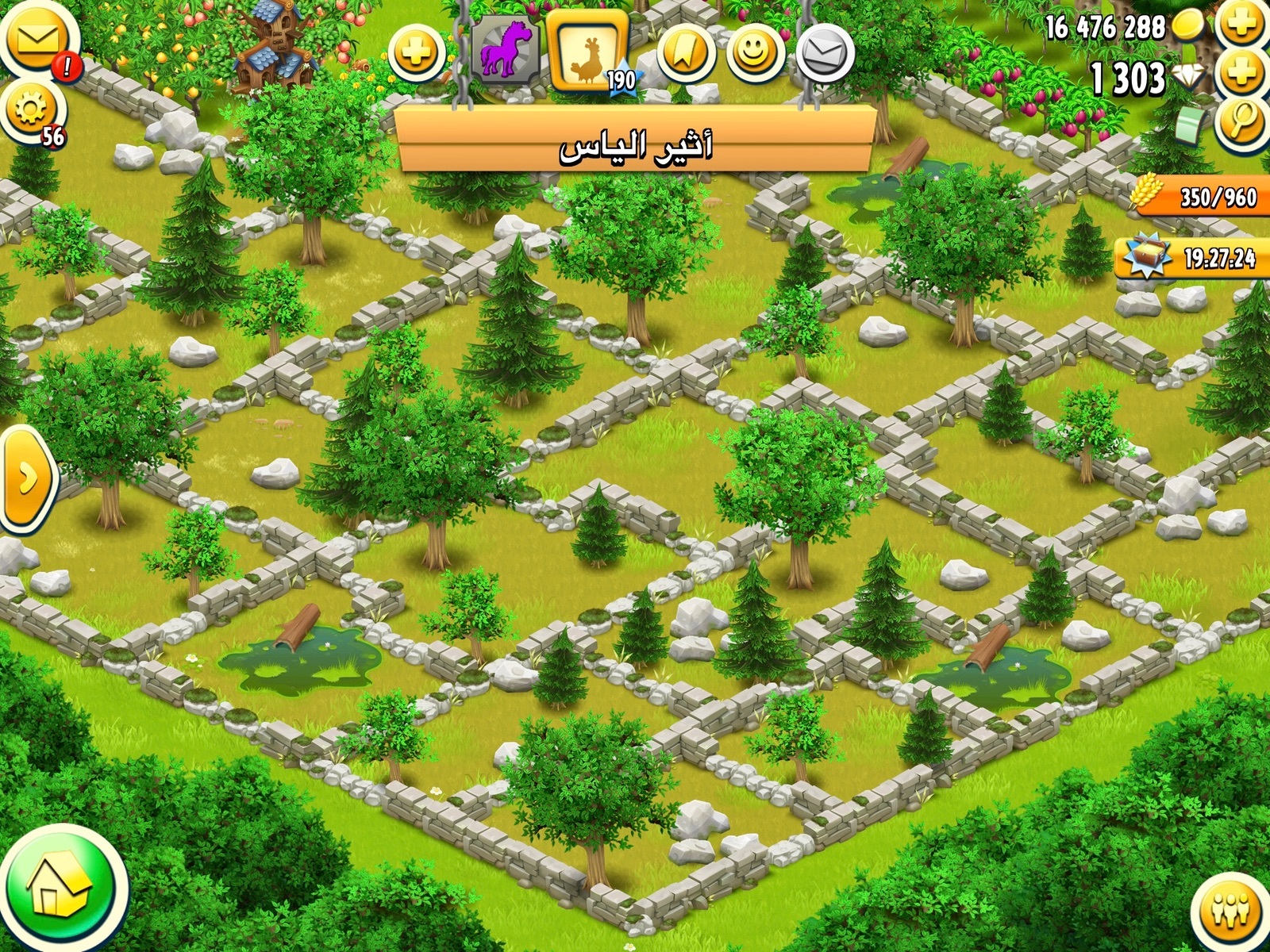
Task: Open the grey envelope message button
Action: click(825, 53)
